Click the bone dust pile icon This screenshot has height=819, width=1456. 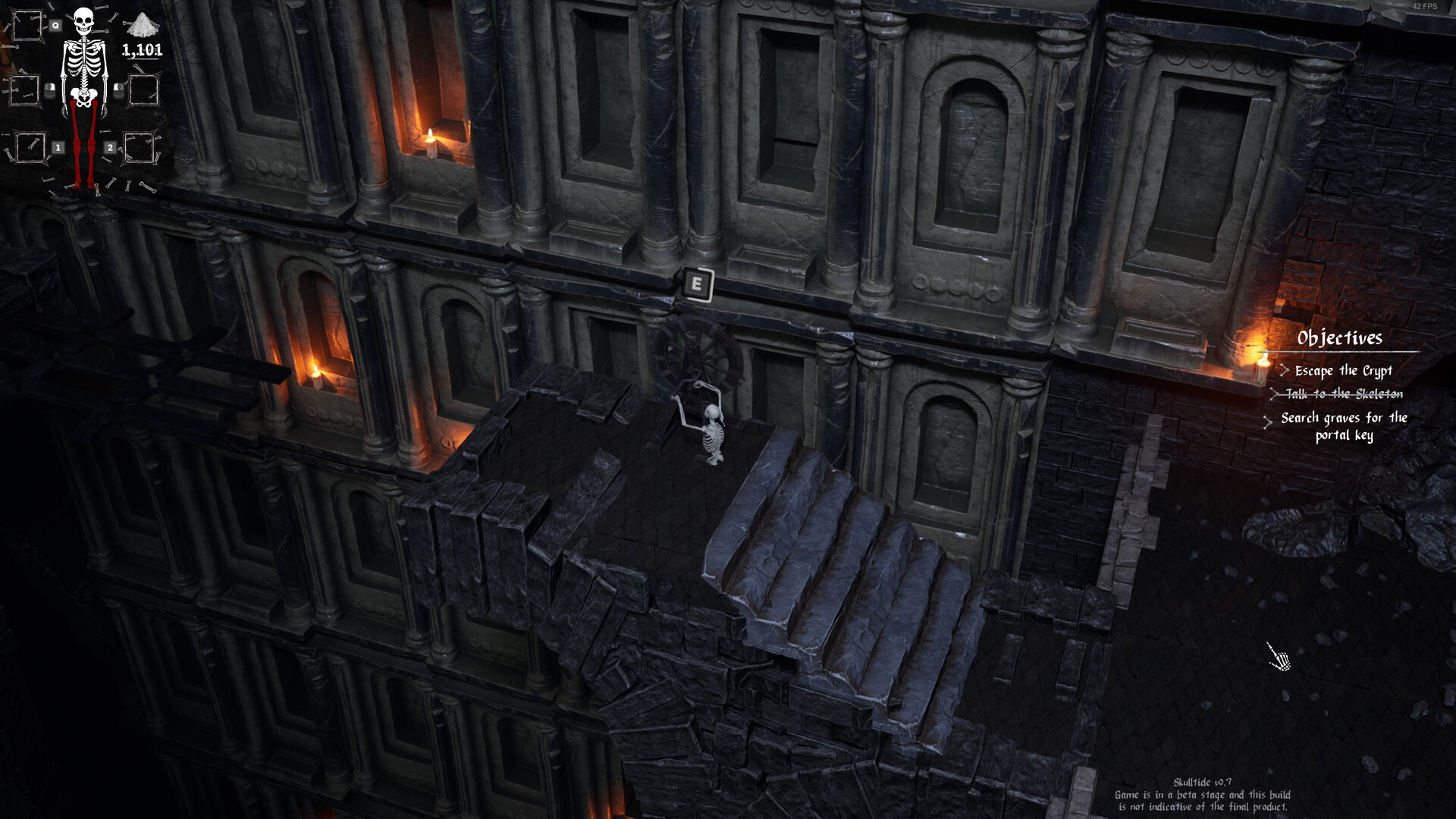point(142,26)
